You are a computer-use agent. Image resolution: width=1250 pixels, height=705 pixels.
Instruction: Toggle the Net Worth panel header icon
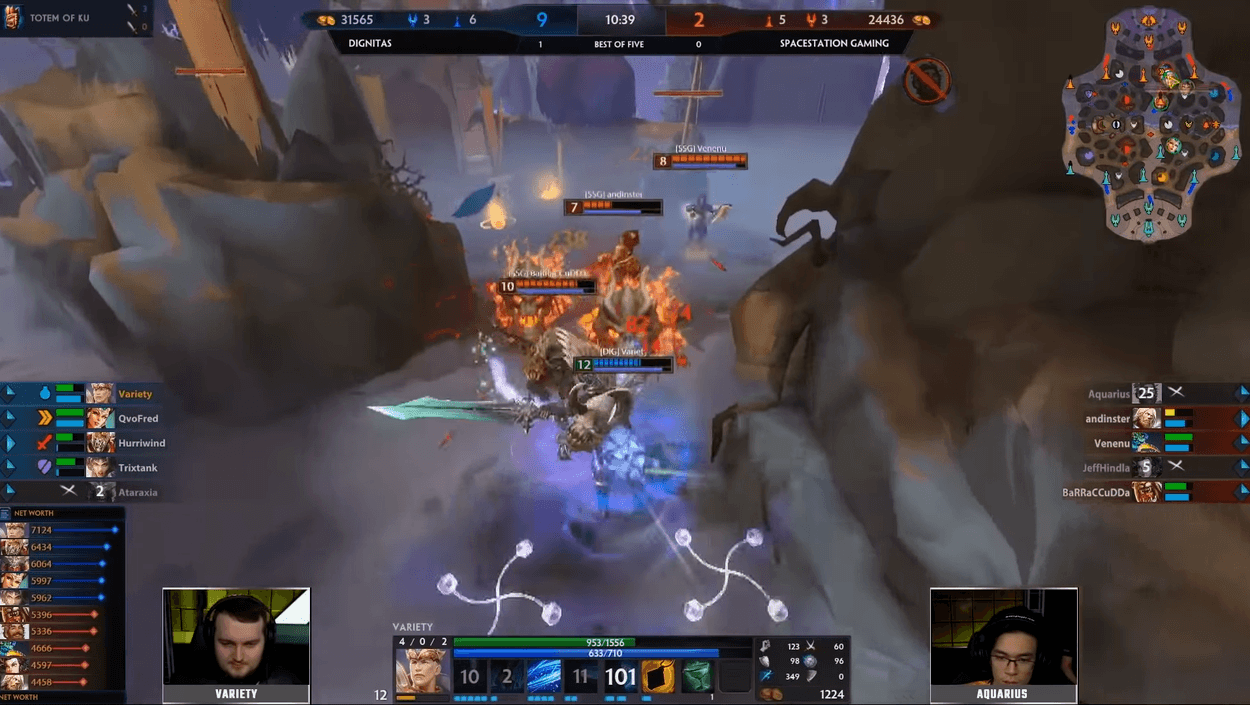6,513
